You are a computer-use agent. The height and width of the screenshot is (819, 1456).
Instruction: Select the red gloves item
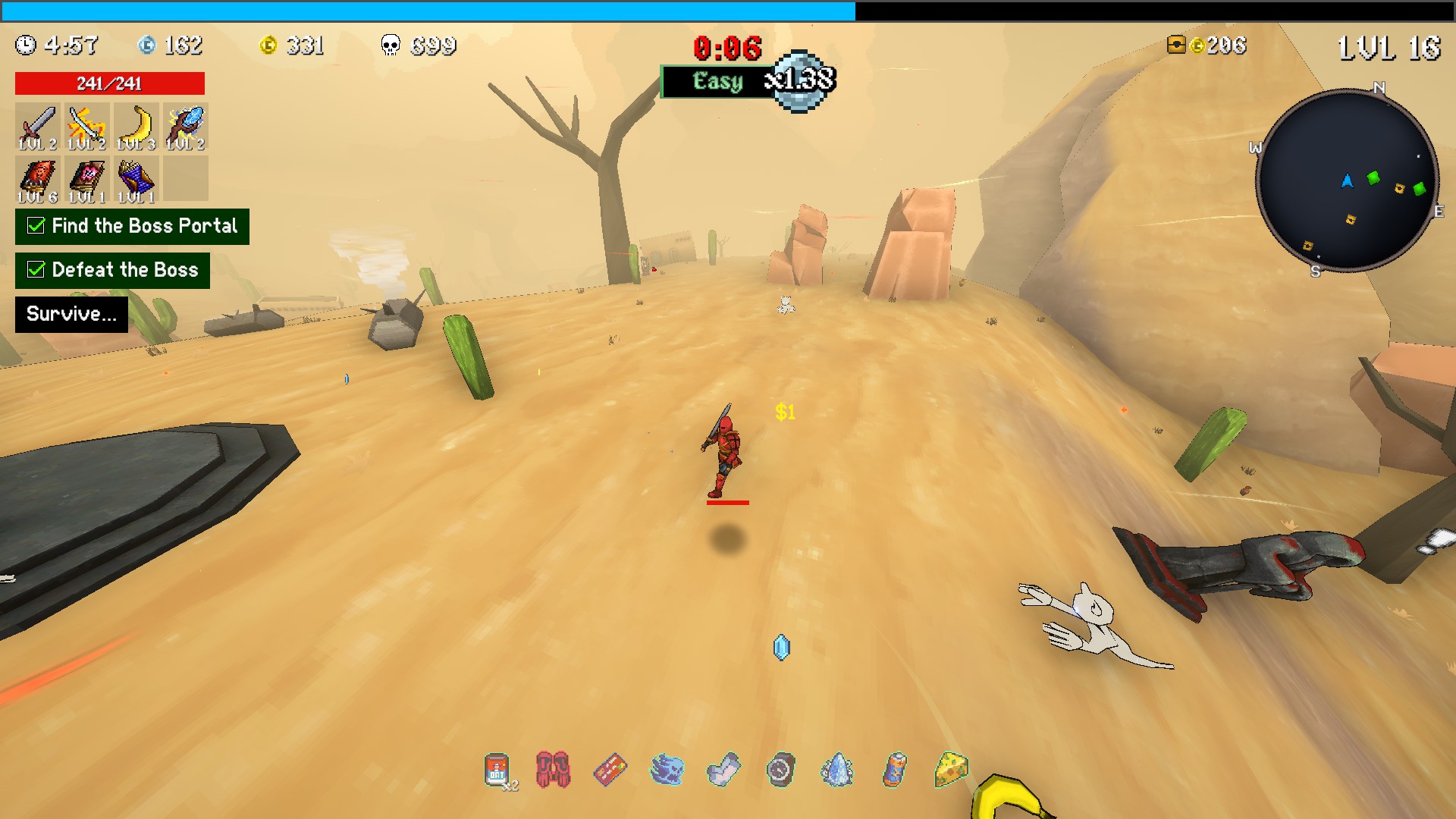[553, 770]
